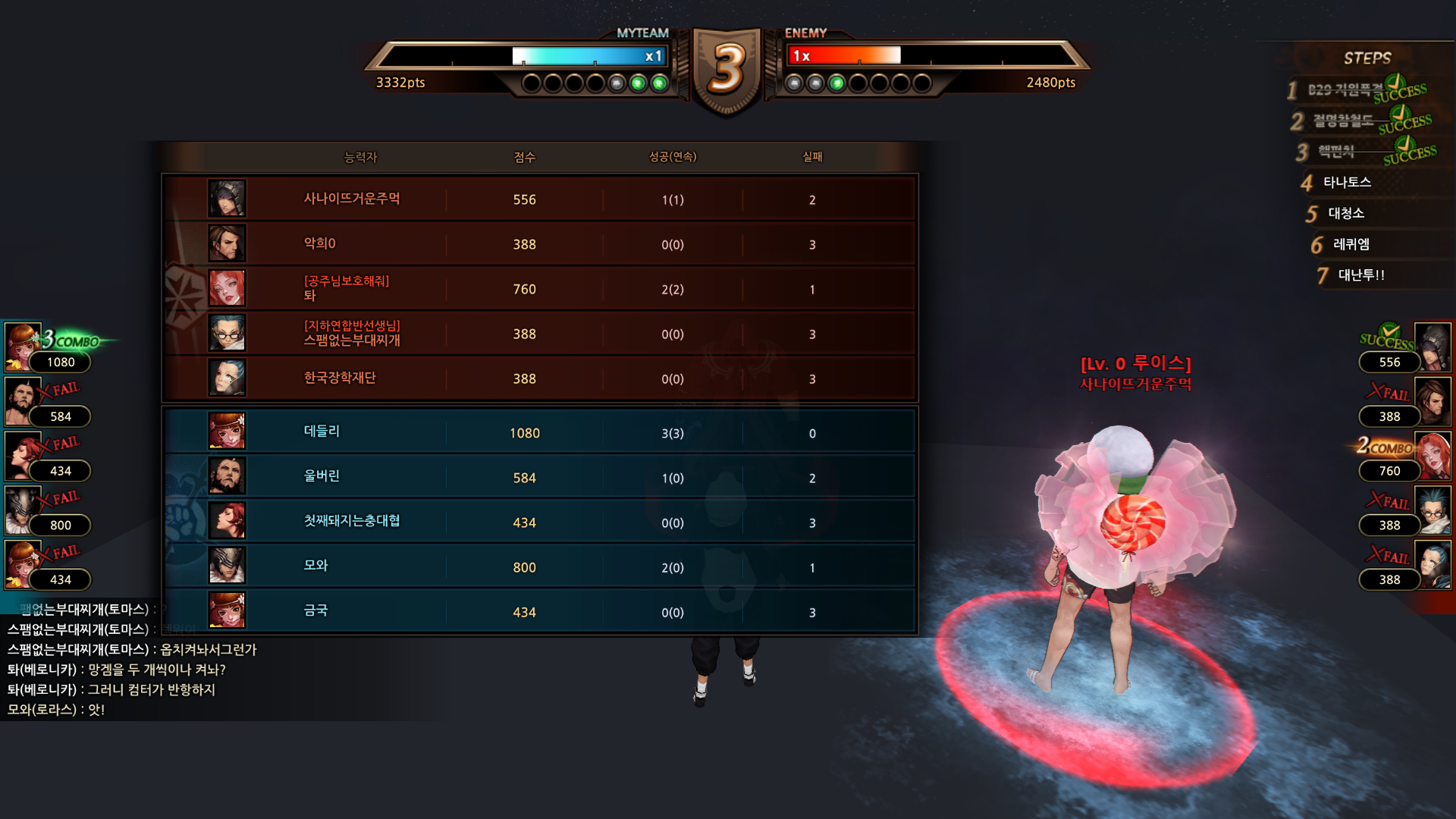Choose the row scoring 760 points
Image resolution: width=1456 pixels, height=819 pixels.
538,289
